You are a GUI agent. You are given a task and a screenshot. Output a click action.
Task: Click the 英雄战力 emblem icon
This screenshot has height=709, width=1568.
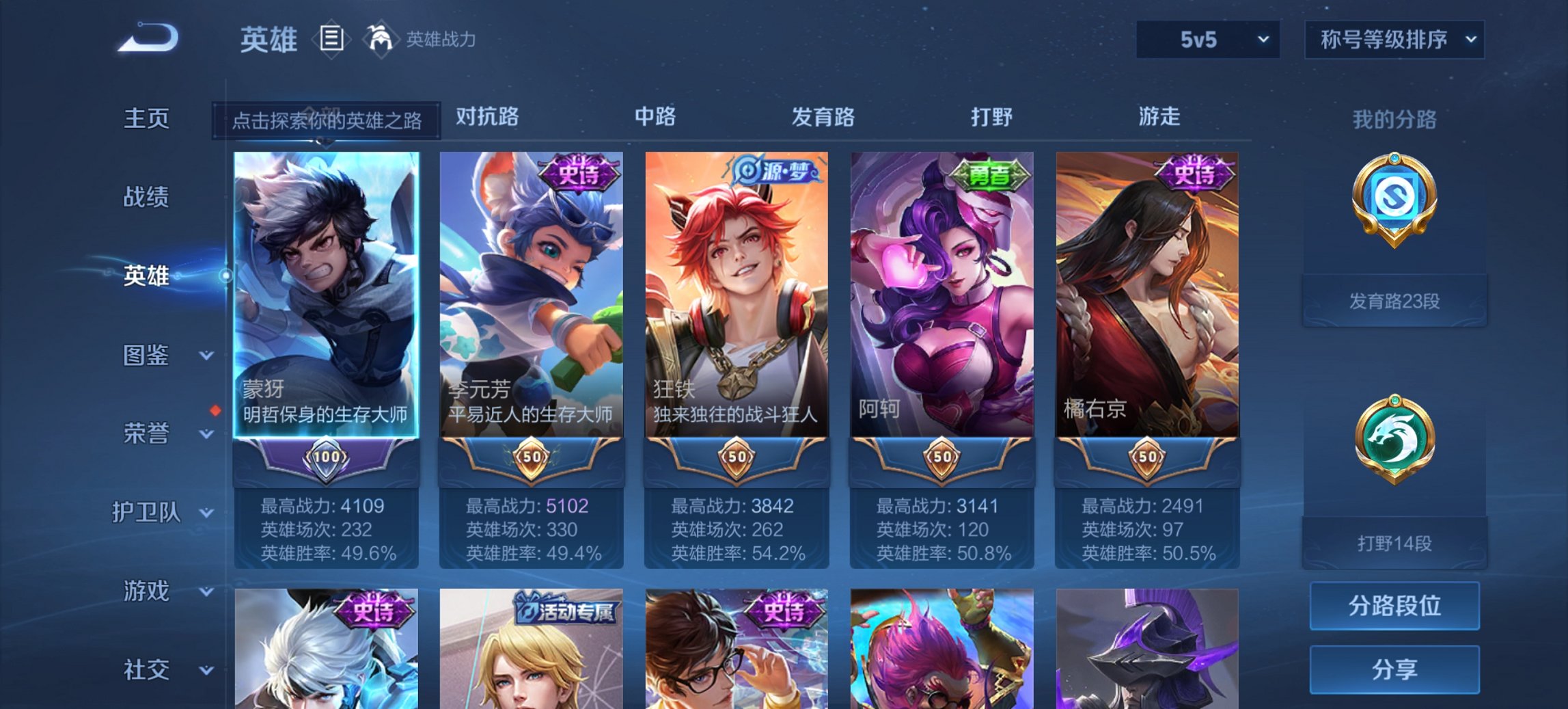tap(381, 41)
